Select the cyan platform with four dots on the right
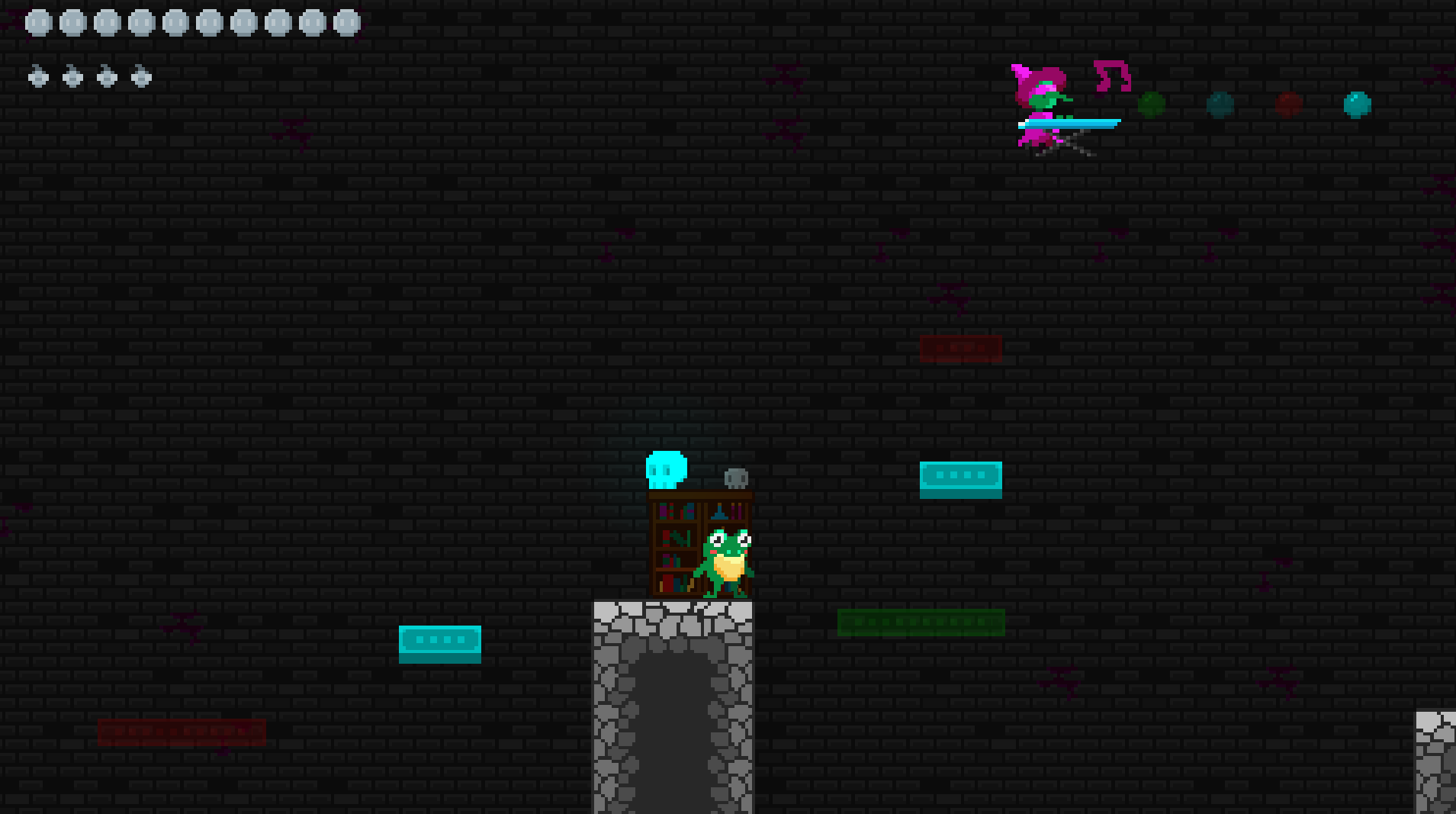This screenshot has height=814, width=1456. click(960, 478)
